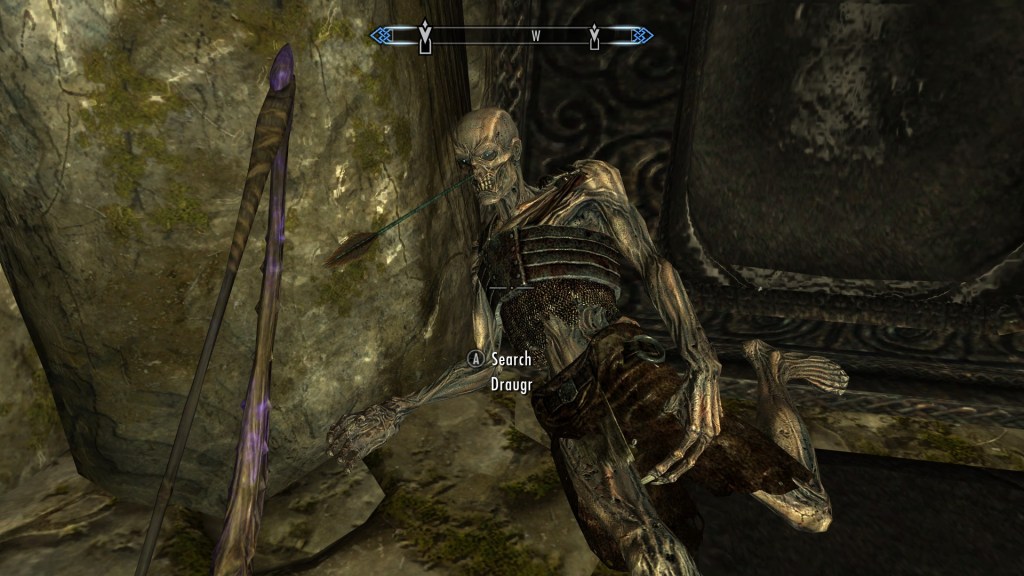Click the compass bar showing W

[x=511, y=36]
